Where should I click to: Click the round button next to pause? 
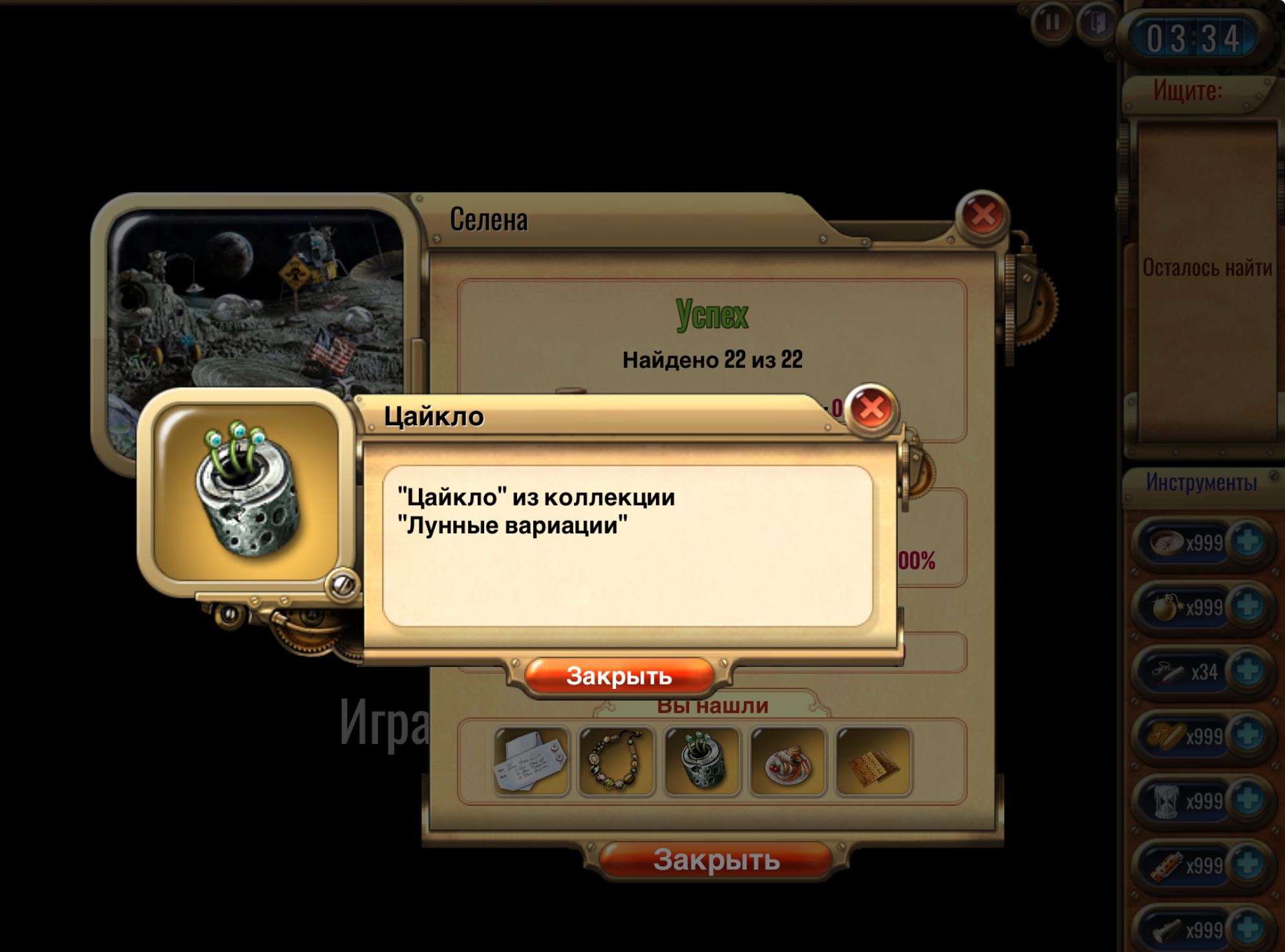click(1095, 23)
